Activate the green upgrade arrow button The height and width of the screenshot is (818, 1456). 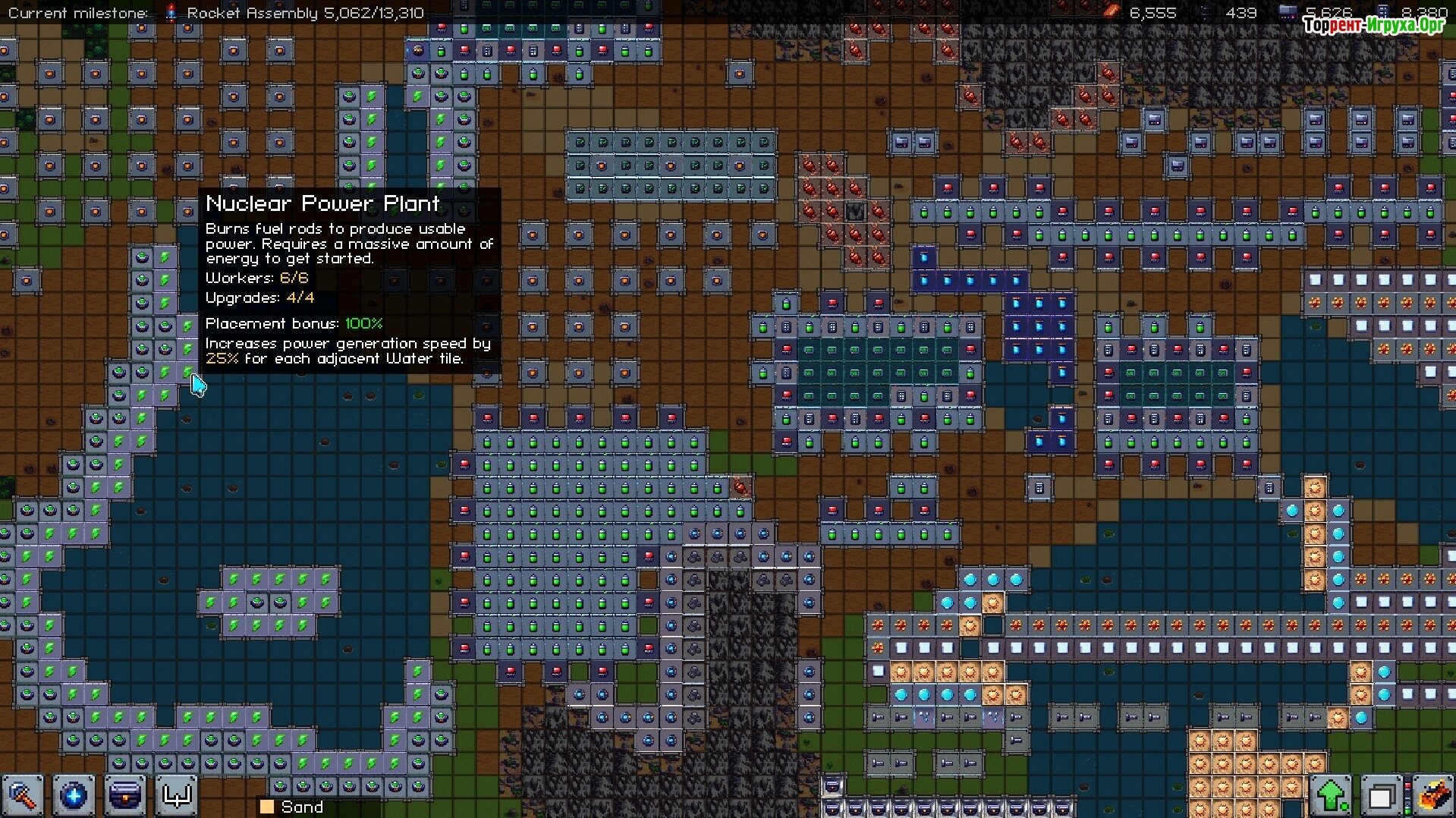pyautogui.click(x=1332, y=796)
